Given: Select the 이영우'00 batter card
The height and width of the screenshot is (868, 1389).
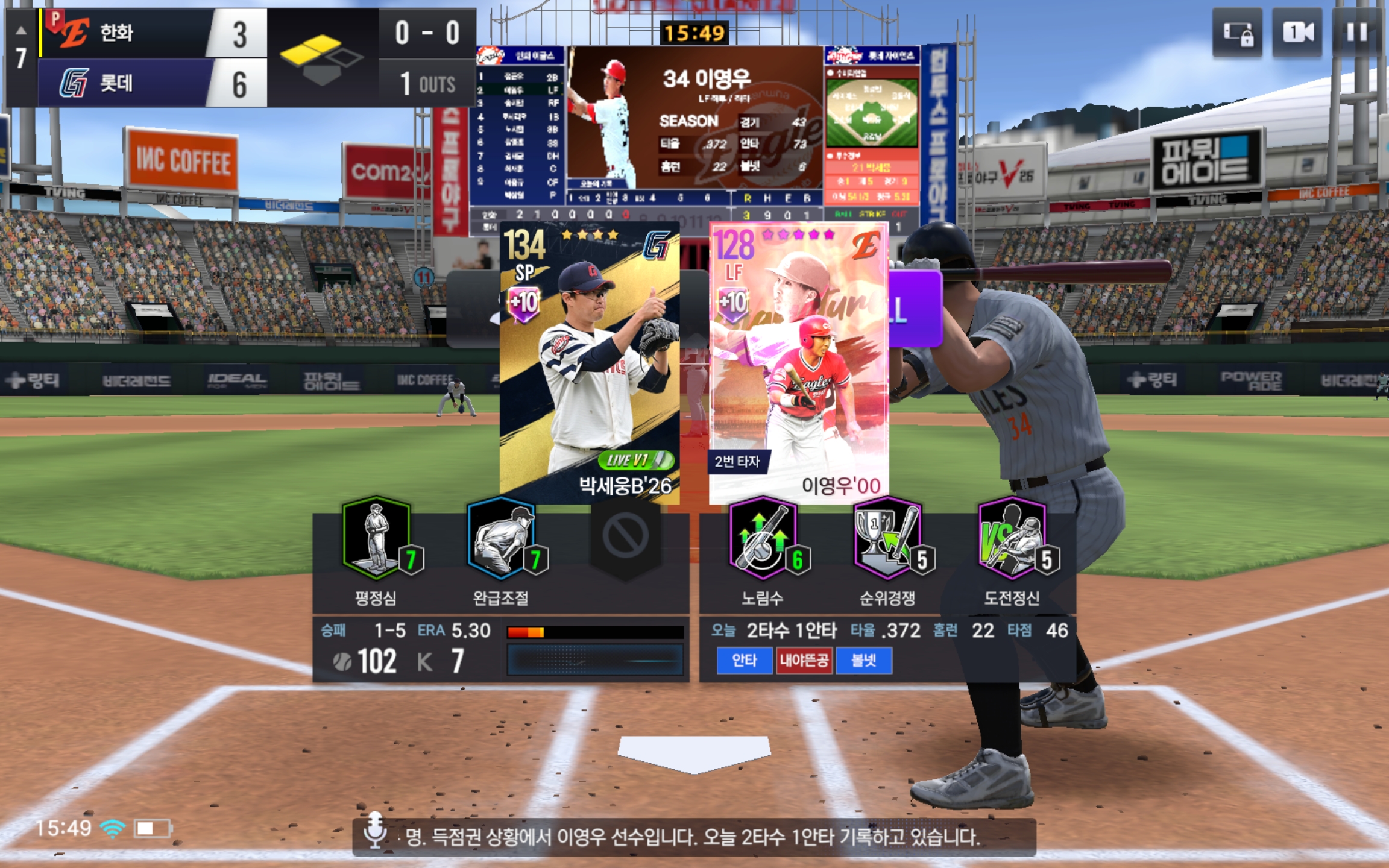Looking at the screenshot, I should (x=798, y=363).
